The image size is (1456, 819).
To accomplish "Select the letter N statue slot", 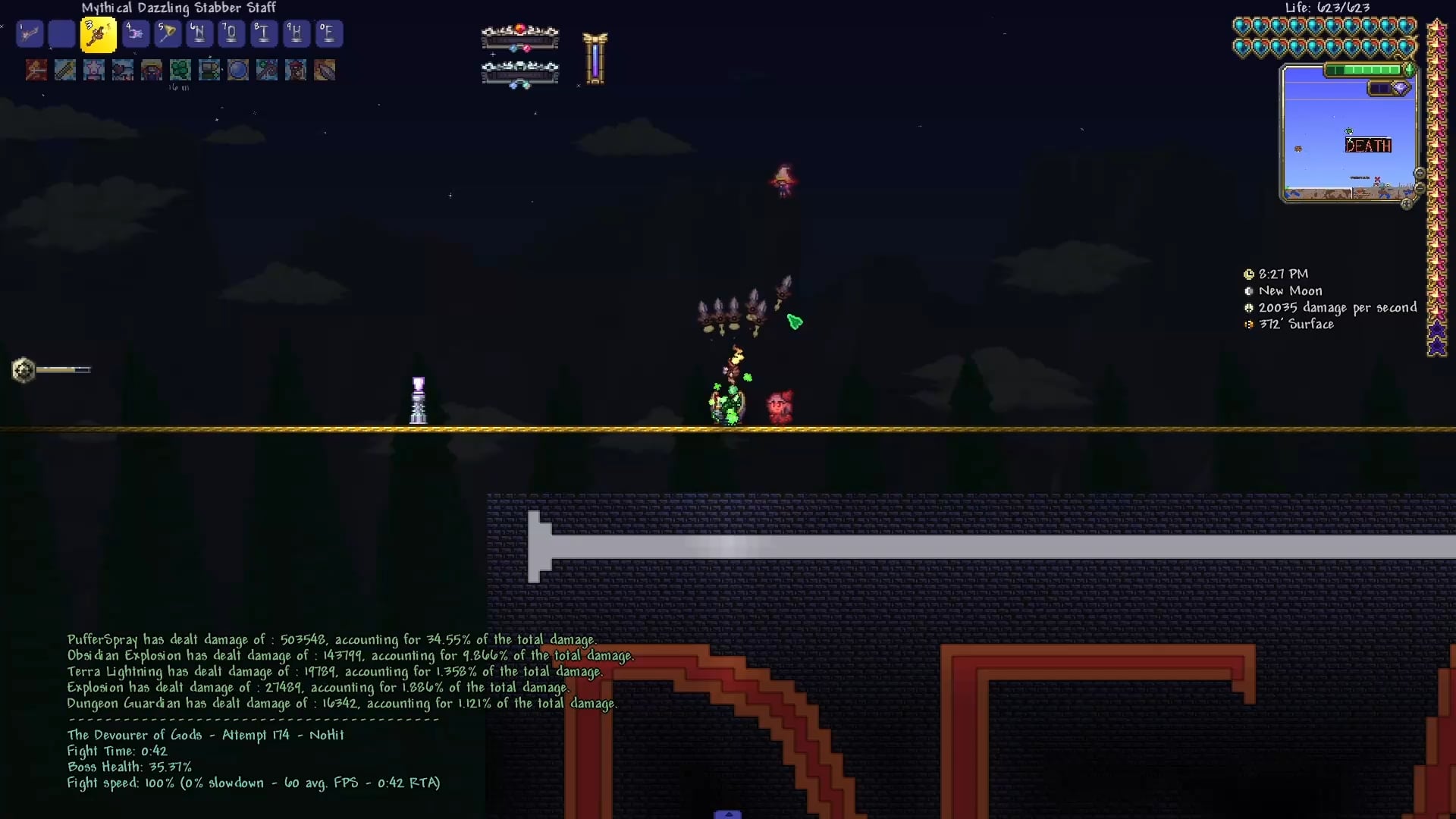I will (199, 34).
